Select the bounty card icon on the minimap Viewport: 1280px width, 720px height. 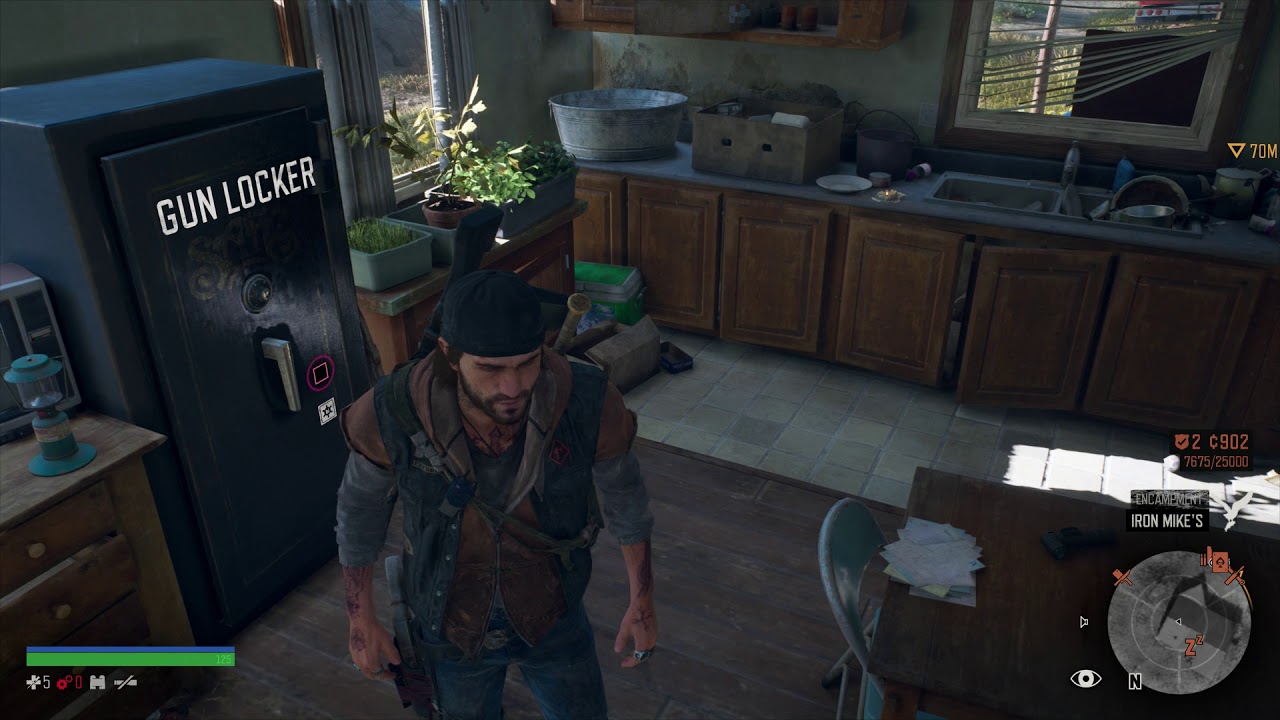(1220, 562)
